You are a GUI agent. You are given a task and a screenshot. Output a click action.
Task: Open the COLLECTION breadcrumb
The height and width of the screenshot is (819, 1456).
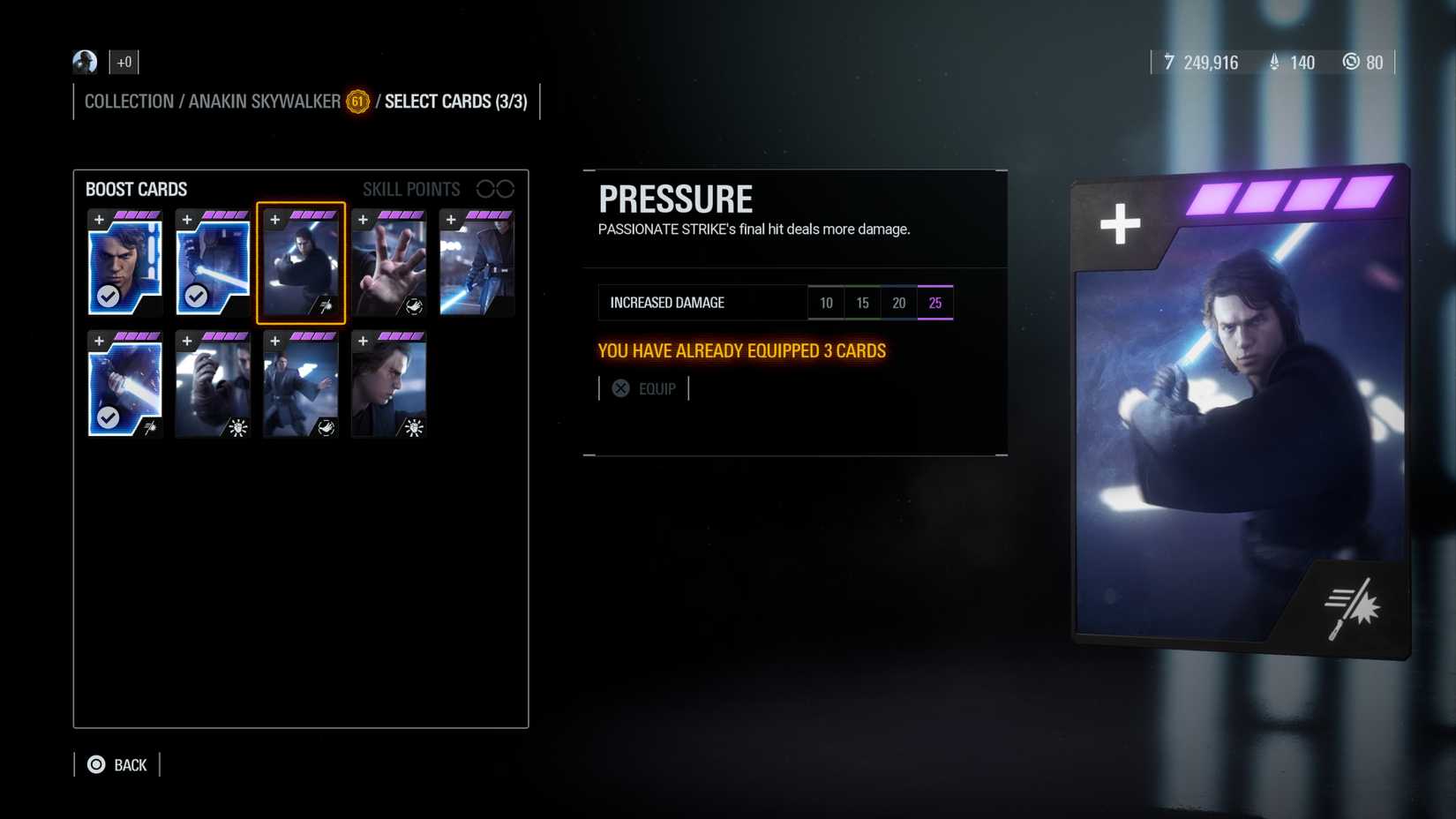pyautogui.click(x=129, y=101)
